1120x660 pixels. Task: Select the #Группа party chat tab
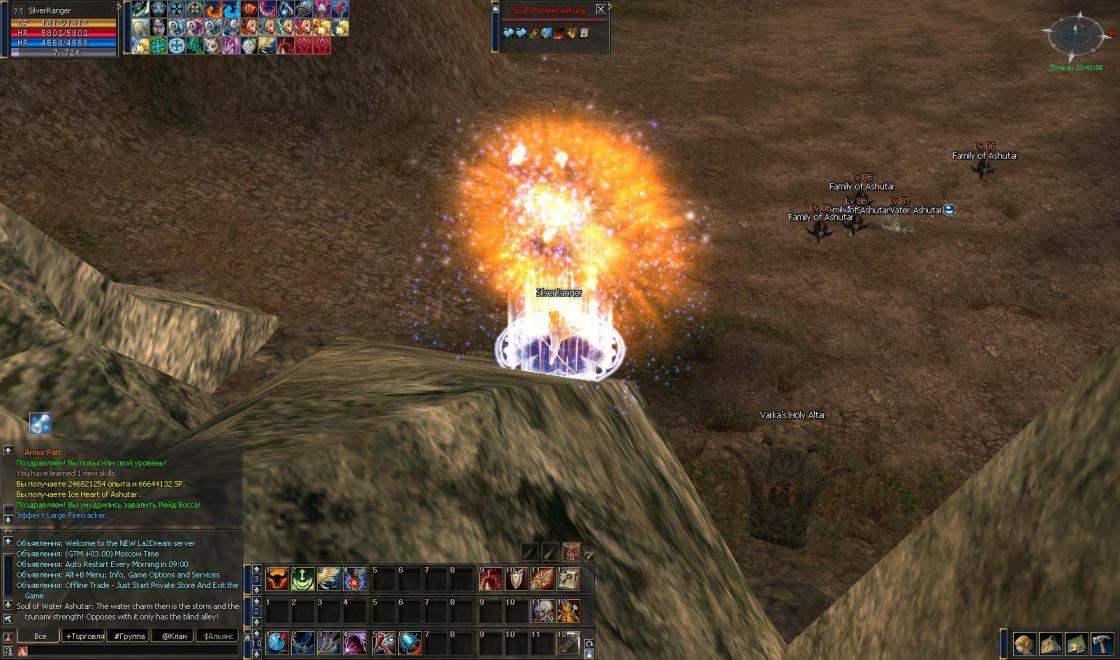pos(130,635)
